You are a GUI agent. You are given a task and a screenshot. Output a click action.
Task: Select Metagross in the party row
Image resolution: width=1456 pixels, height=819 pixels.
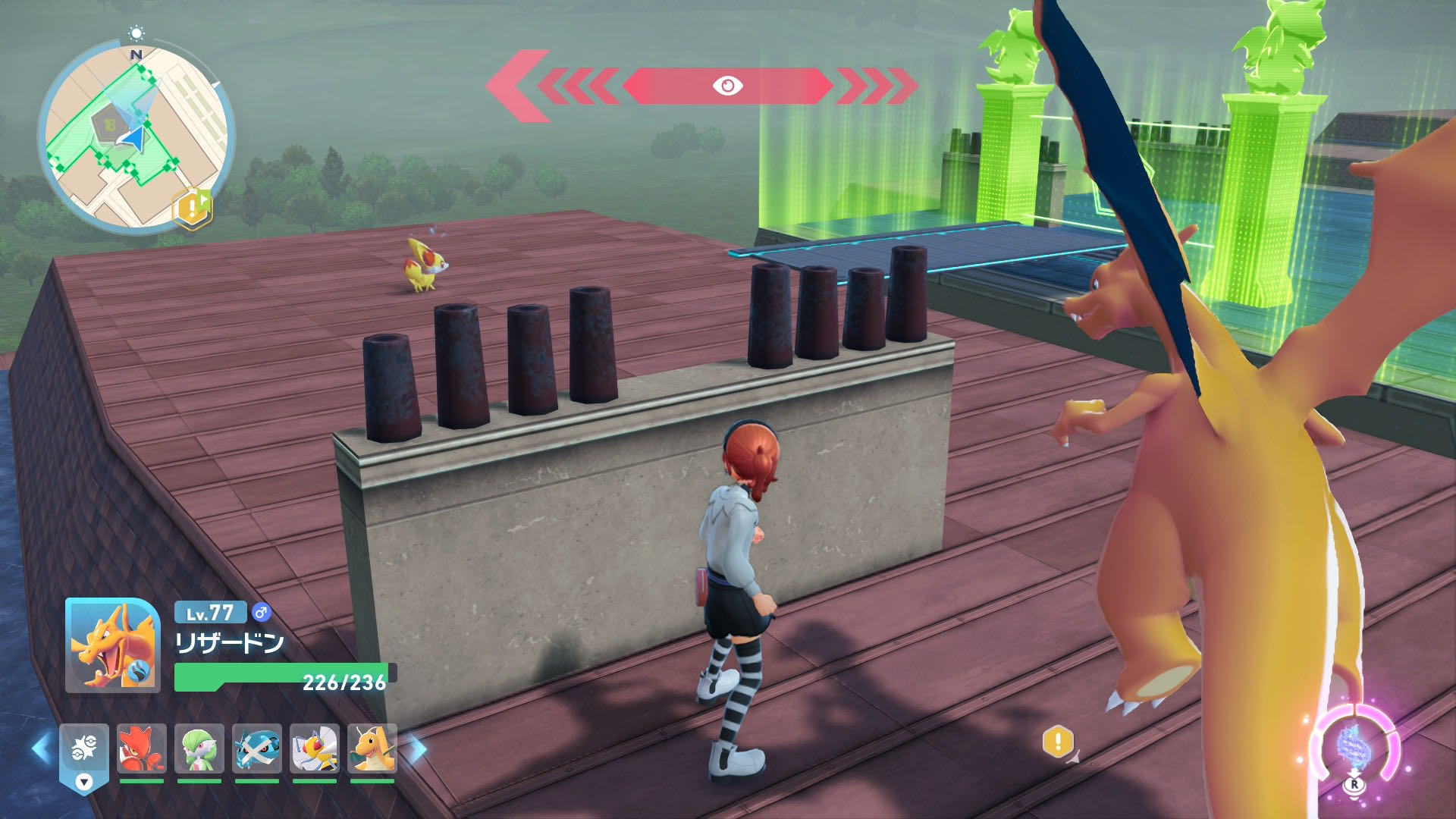(x=256, y=749)
